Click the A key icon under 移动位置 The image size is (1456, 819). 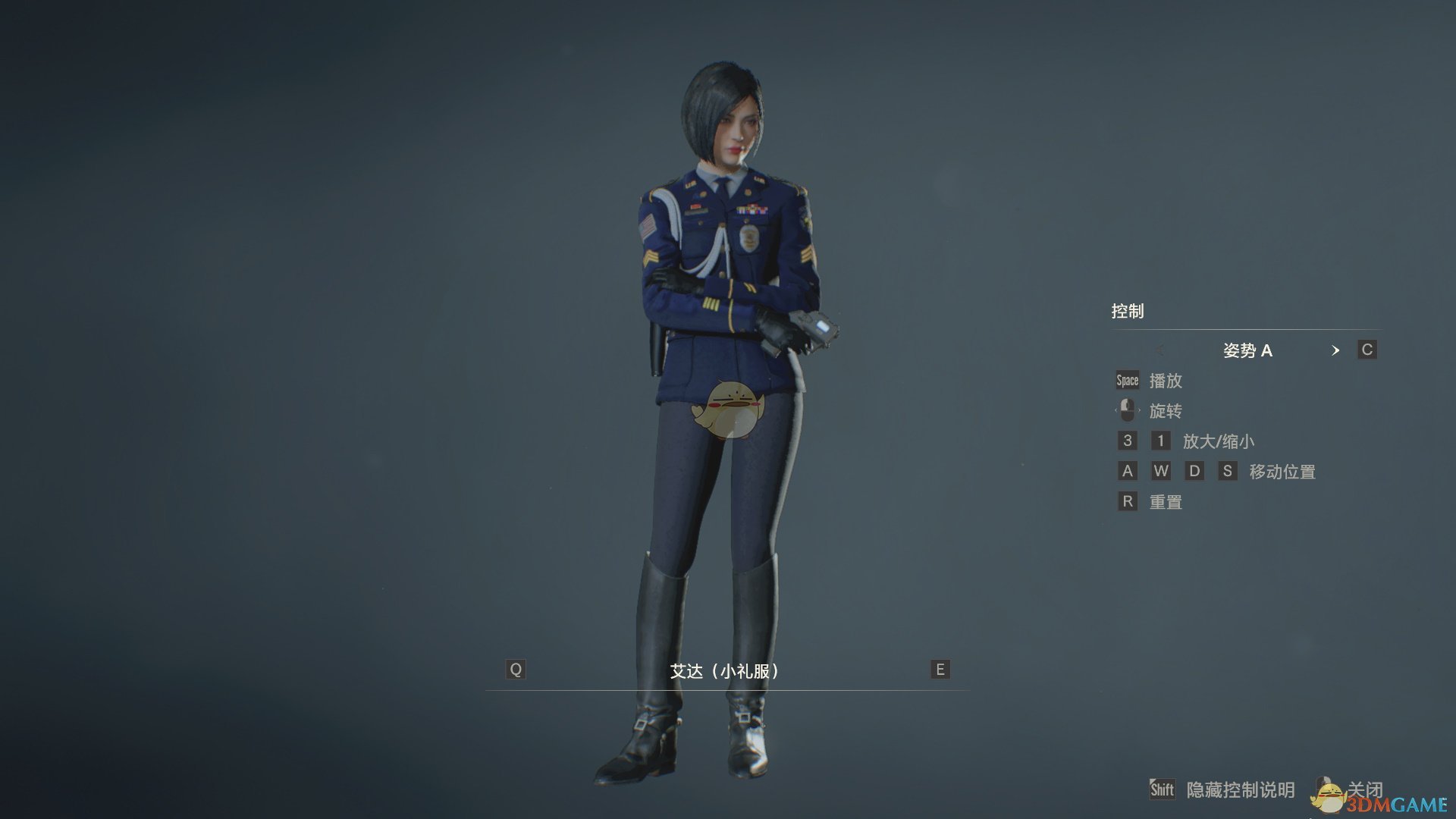(1128, 471)
